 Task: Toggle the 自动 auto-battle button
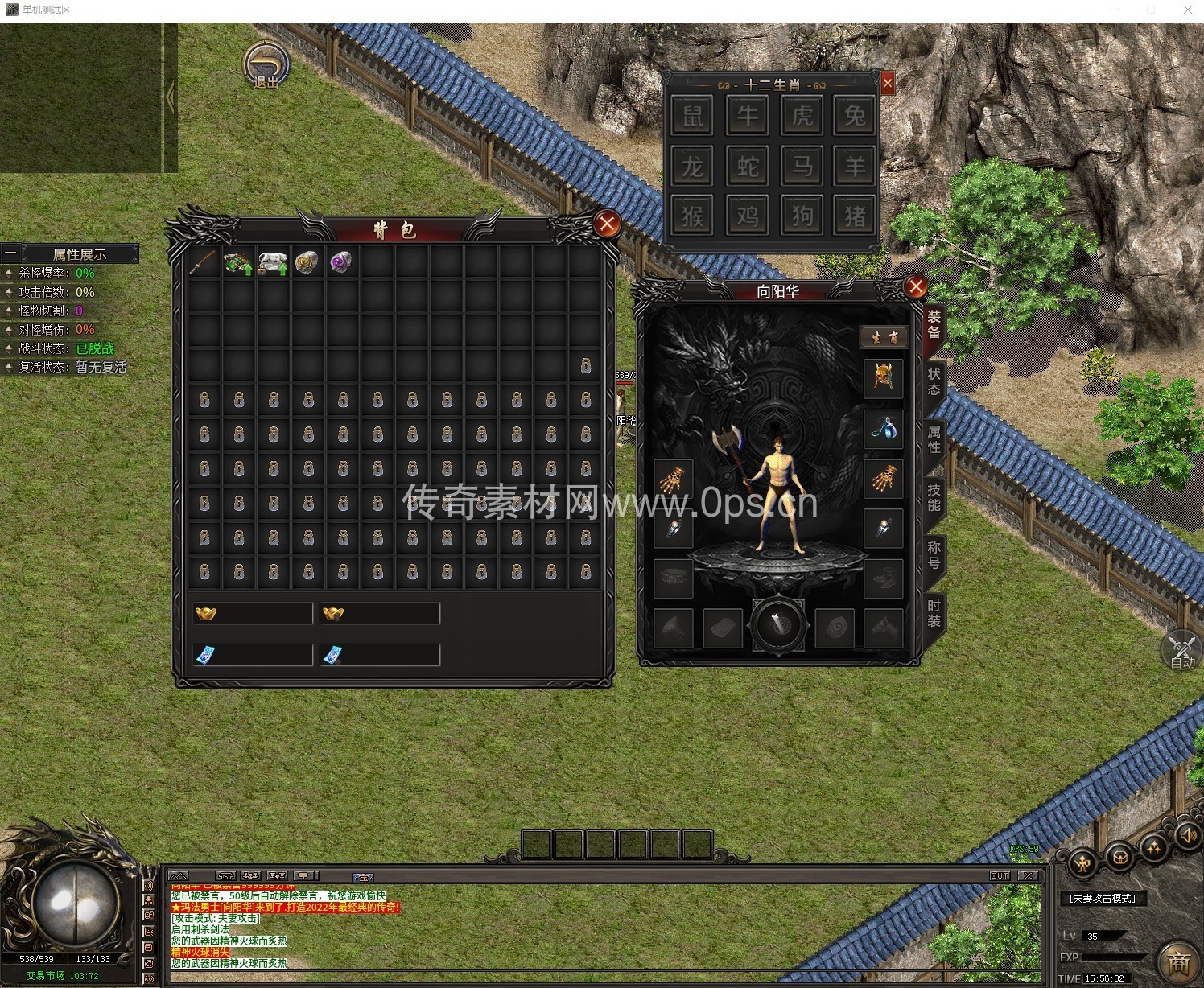1181,650
